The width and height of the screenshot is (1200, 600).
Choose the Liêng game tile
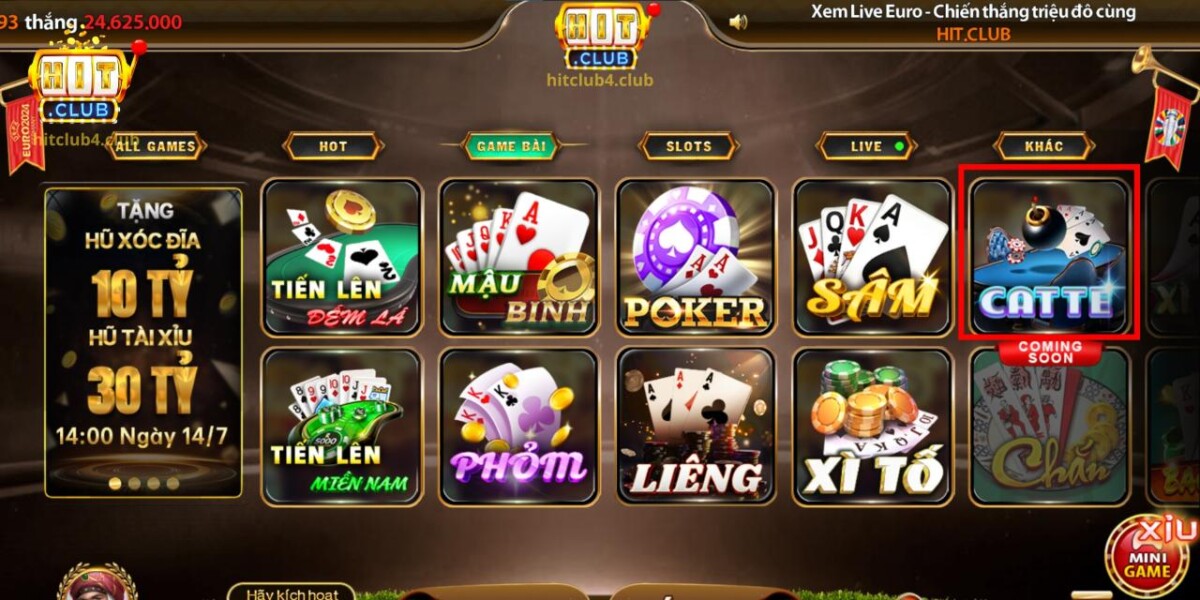(696, 426)
